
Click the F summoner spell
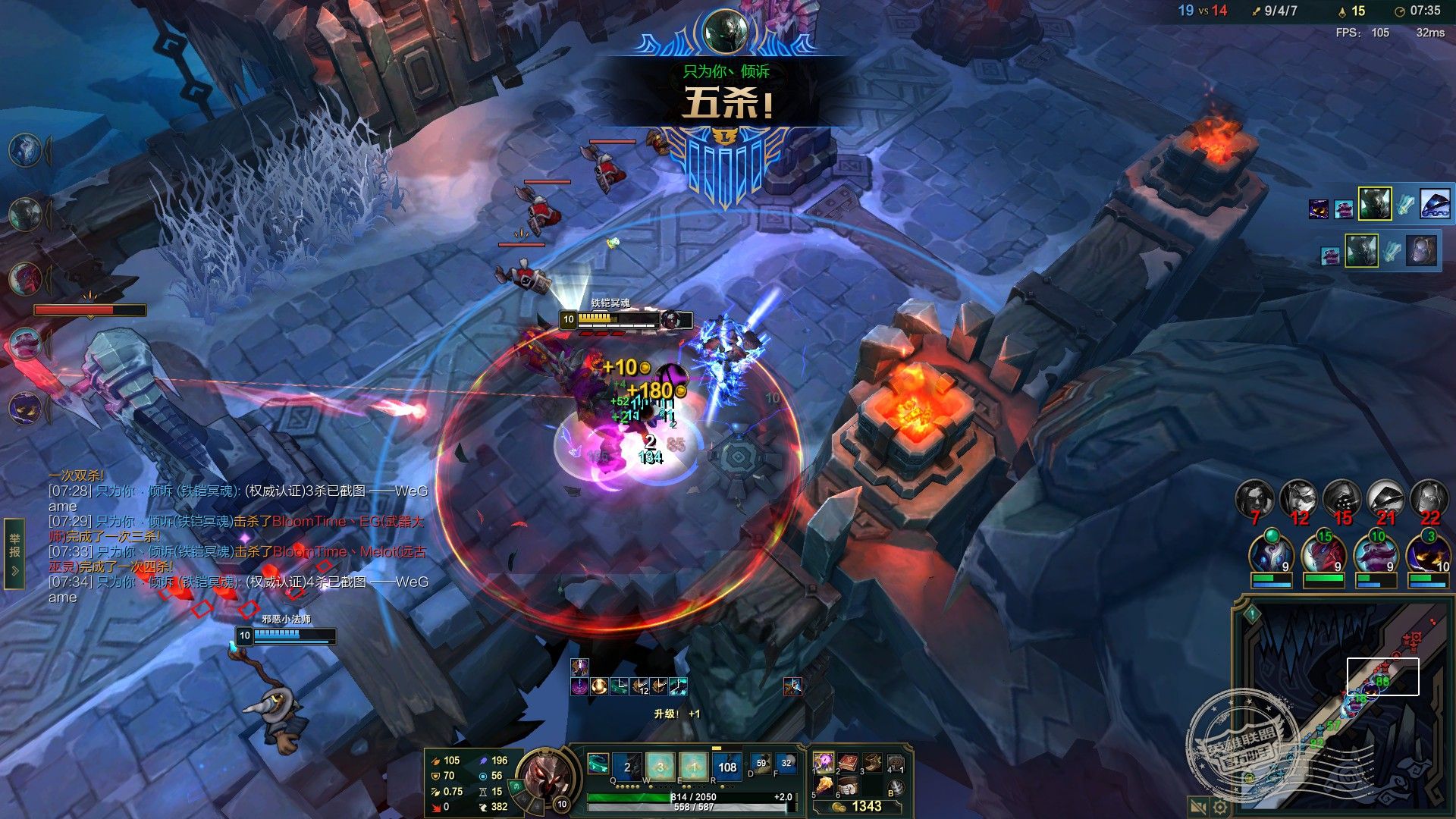click(x=786, y=764)
